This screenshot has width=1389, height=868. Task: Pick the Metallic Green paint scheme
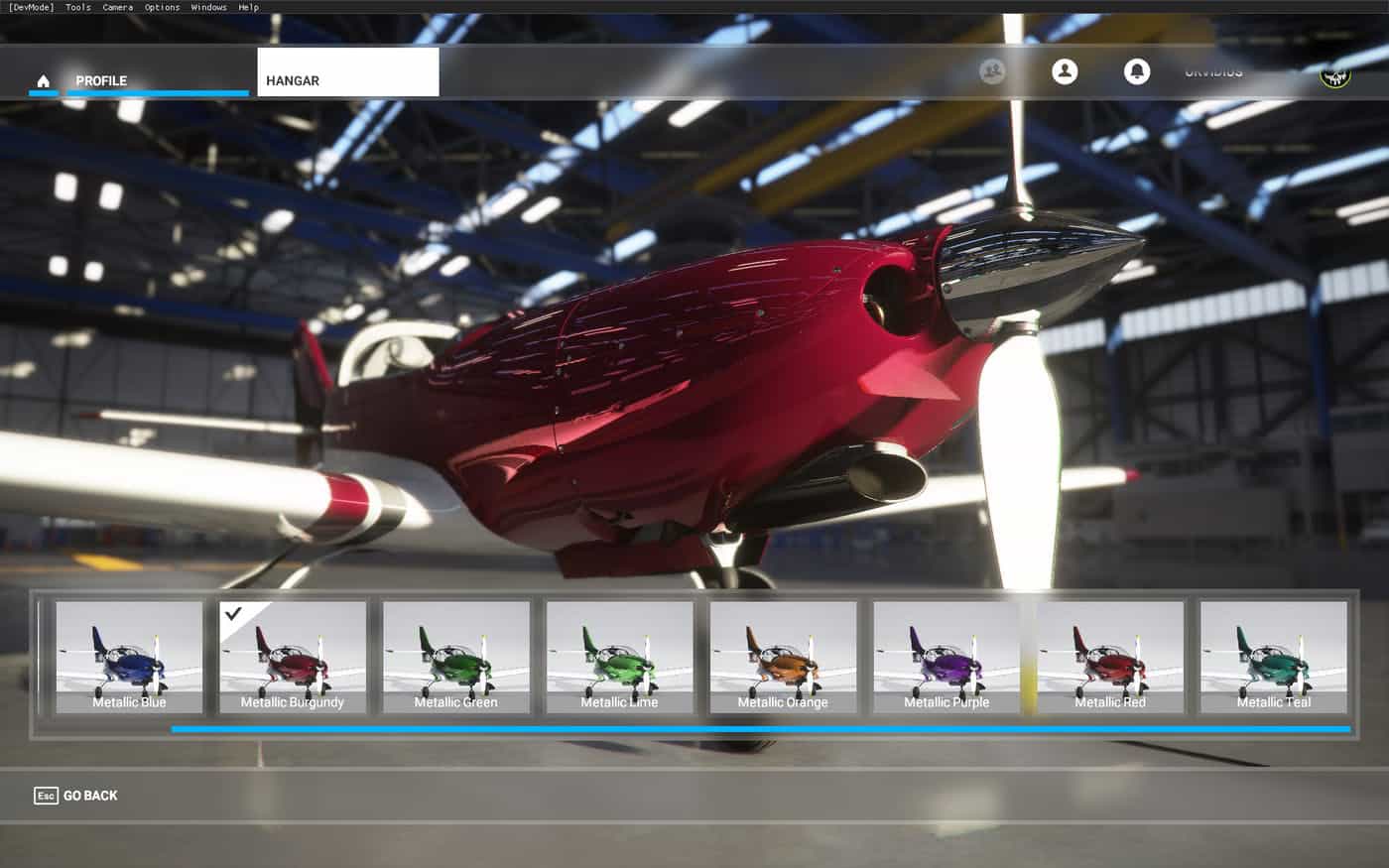coord(456,657)
